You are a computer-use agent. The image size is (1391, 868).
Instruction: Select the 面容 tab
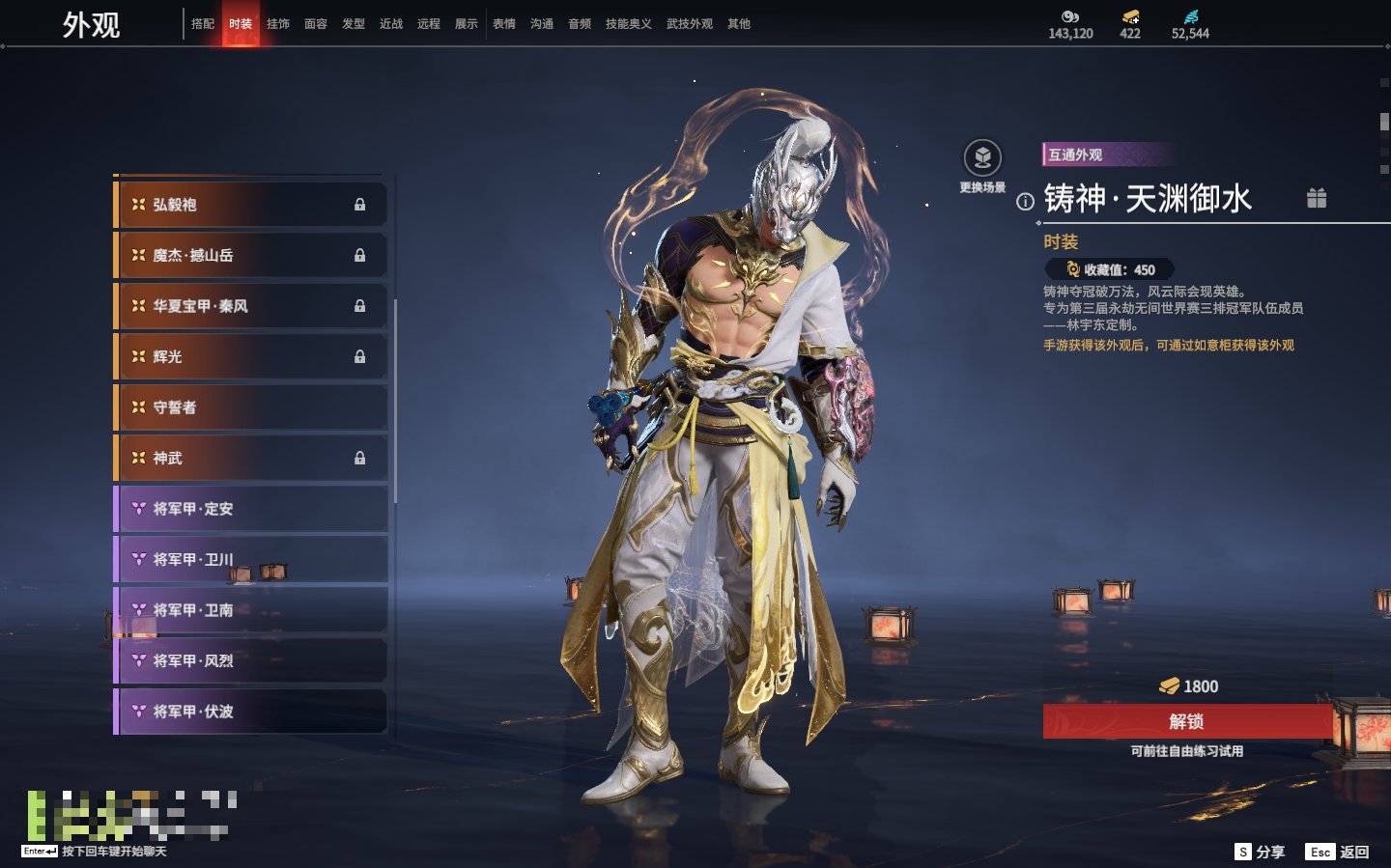tap(316, 24)
